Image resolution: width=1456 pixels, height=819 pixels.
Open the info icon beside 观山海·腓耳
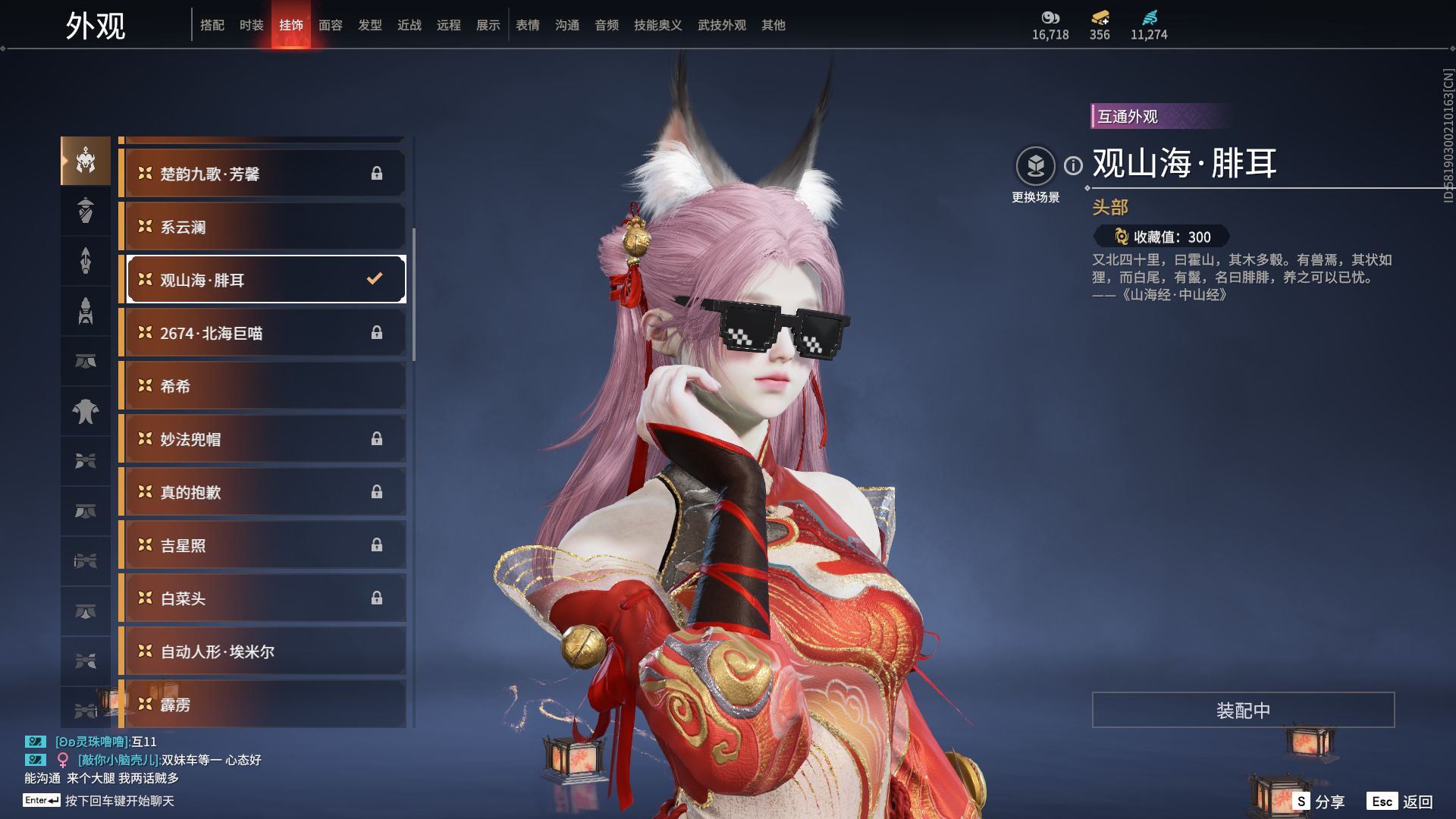[x=1073, y=165]
